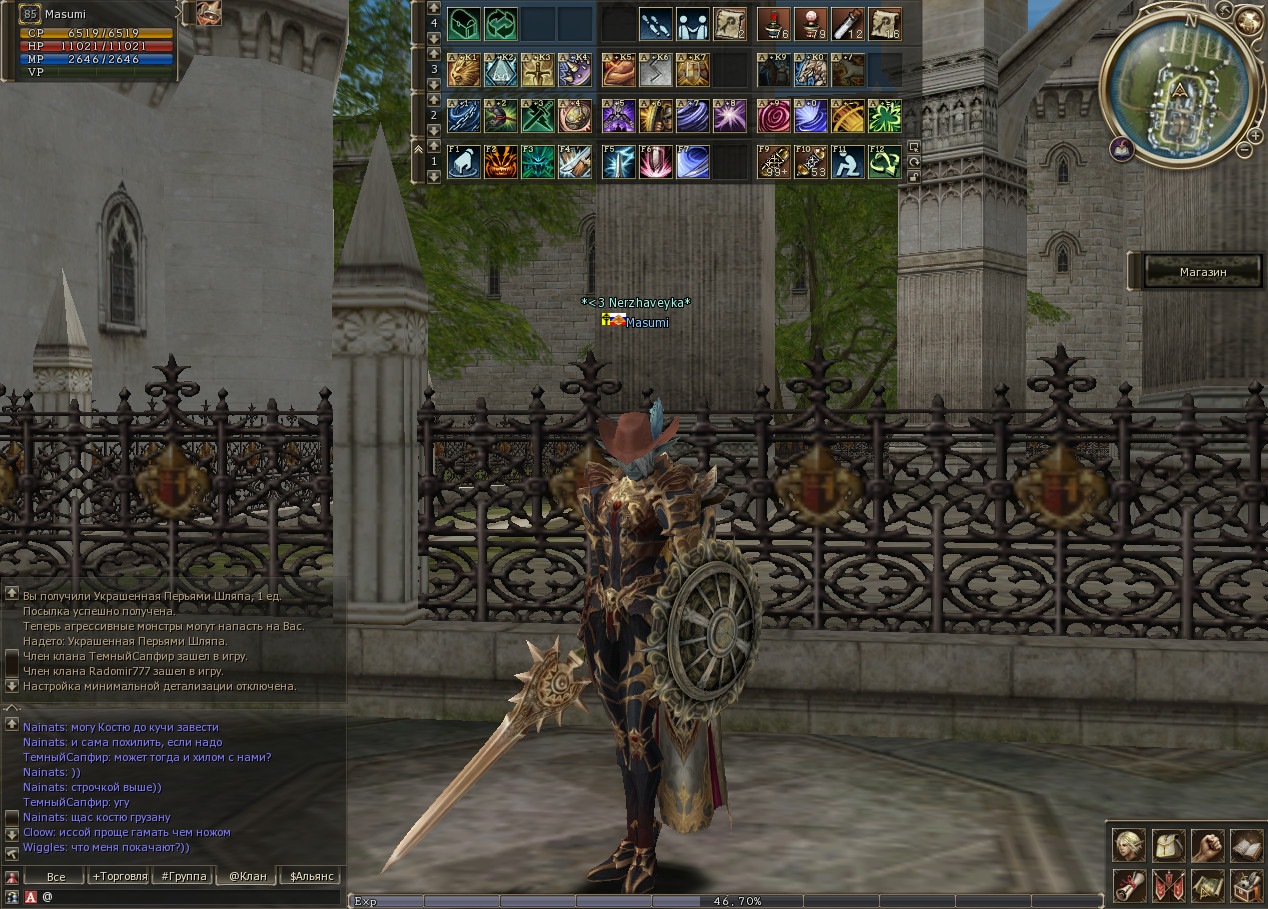Screen dimensions: 1268x909
Task: Open the system menu chest icon
Action: click(x=1246, y=885)
